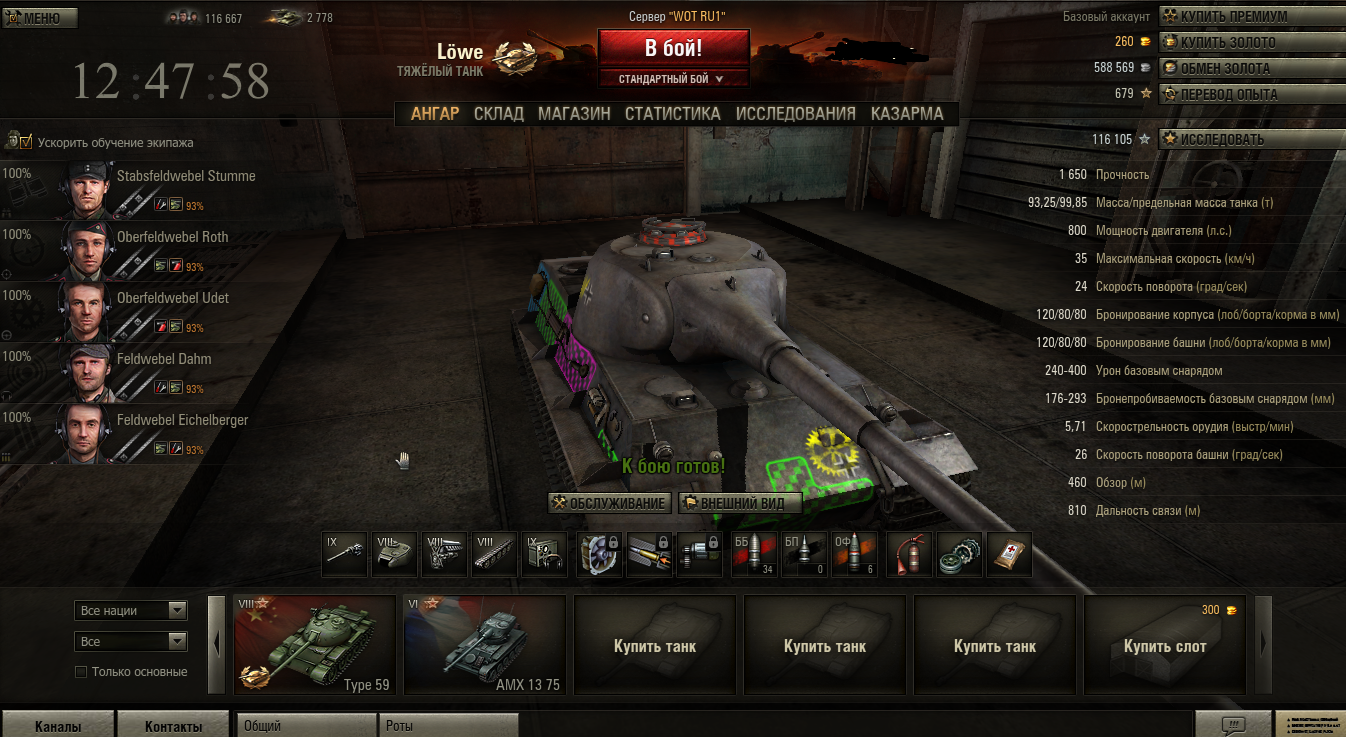The image size is (1346, 737).
Task: Select the AMX 13 75 tank
Action: point(484,645)
